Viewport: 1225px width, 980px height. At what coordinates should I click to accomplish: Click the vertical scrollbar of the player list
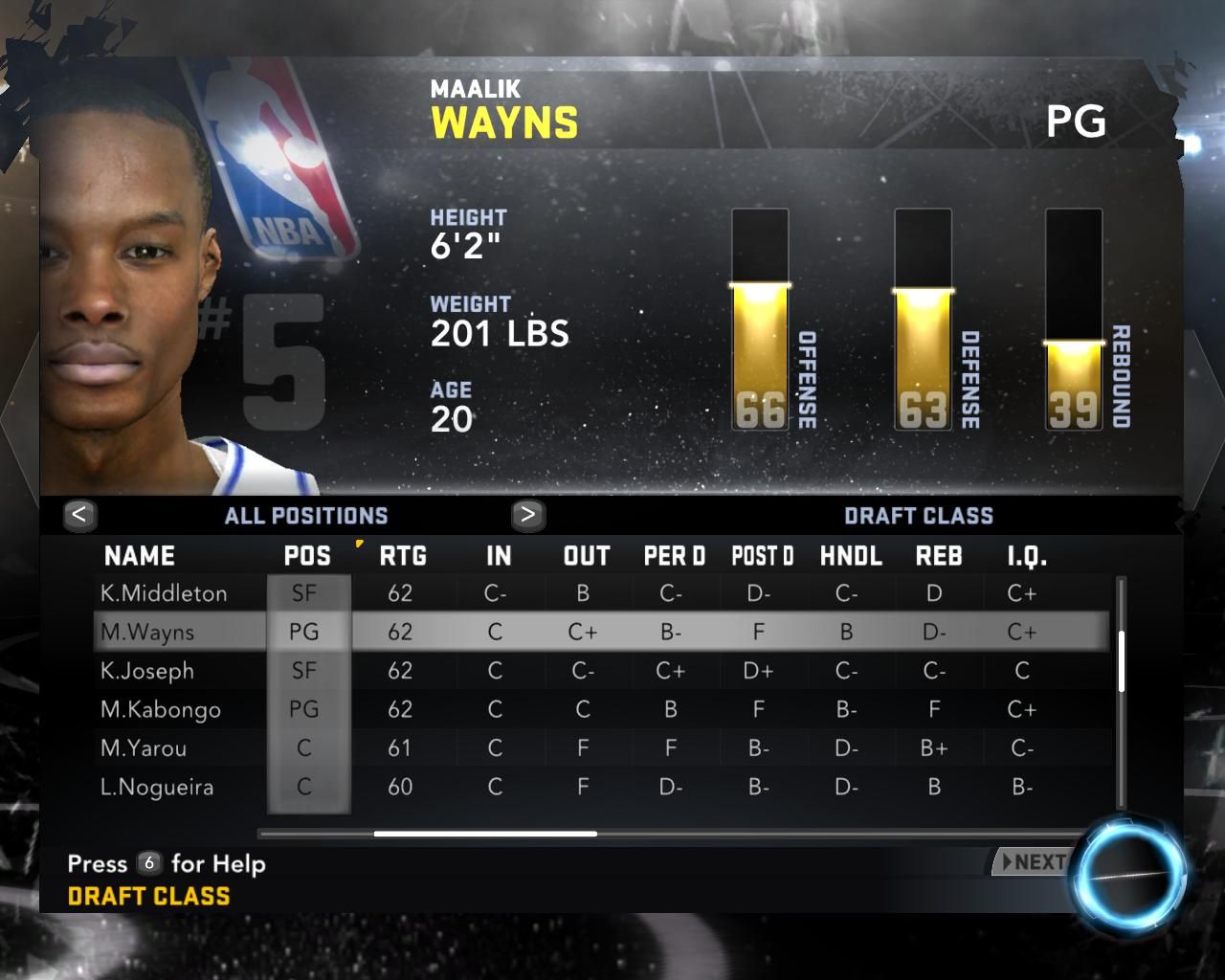click(x=1121, y=660)
